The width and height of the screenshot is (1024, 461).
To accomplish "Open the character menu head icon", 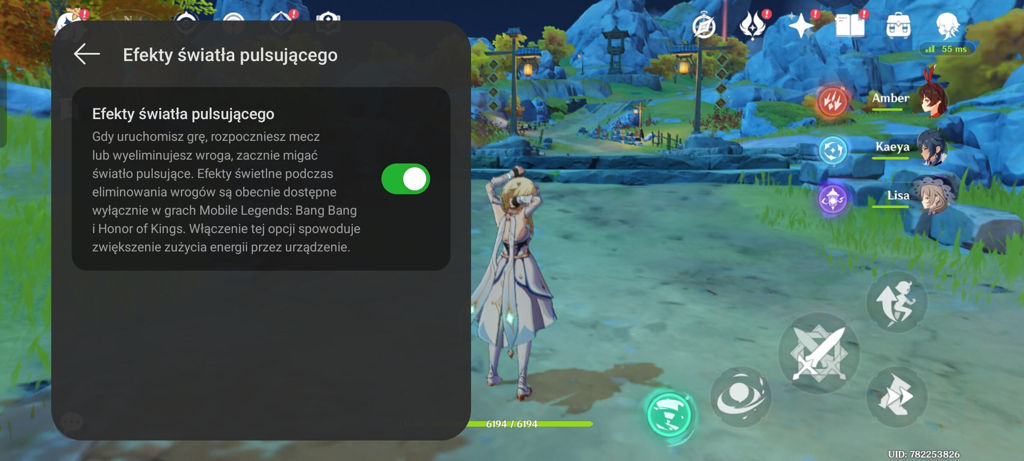I will pyautogui.click(x=947, y=26).
